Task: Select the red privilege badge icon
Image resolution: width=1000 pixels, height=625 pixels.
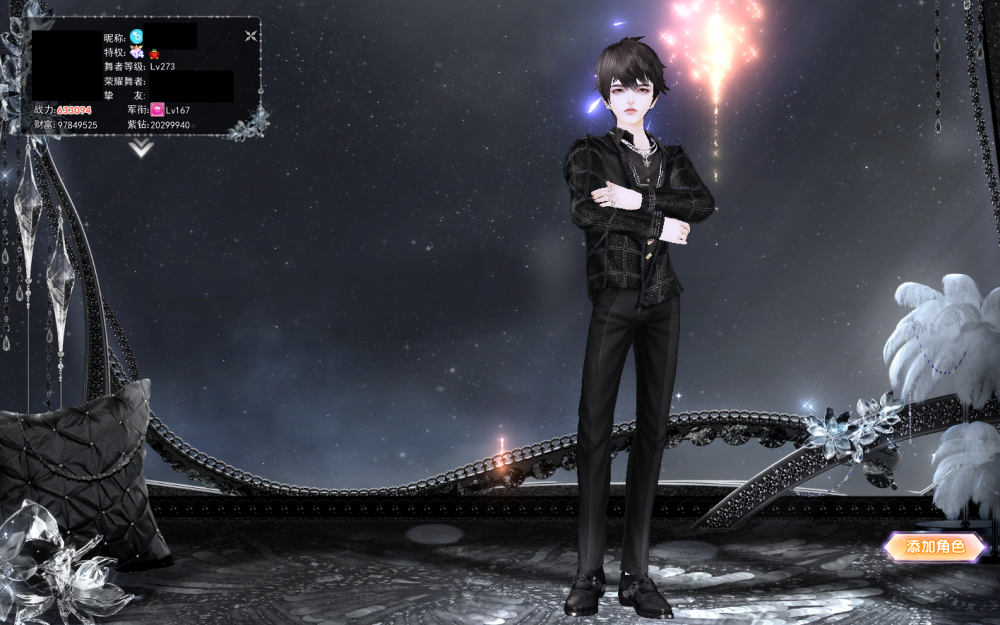Action: point(155,53)
